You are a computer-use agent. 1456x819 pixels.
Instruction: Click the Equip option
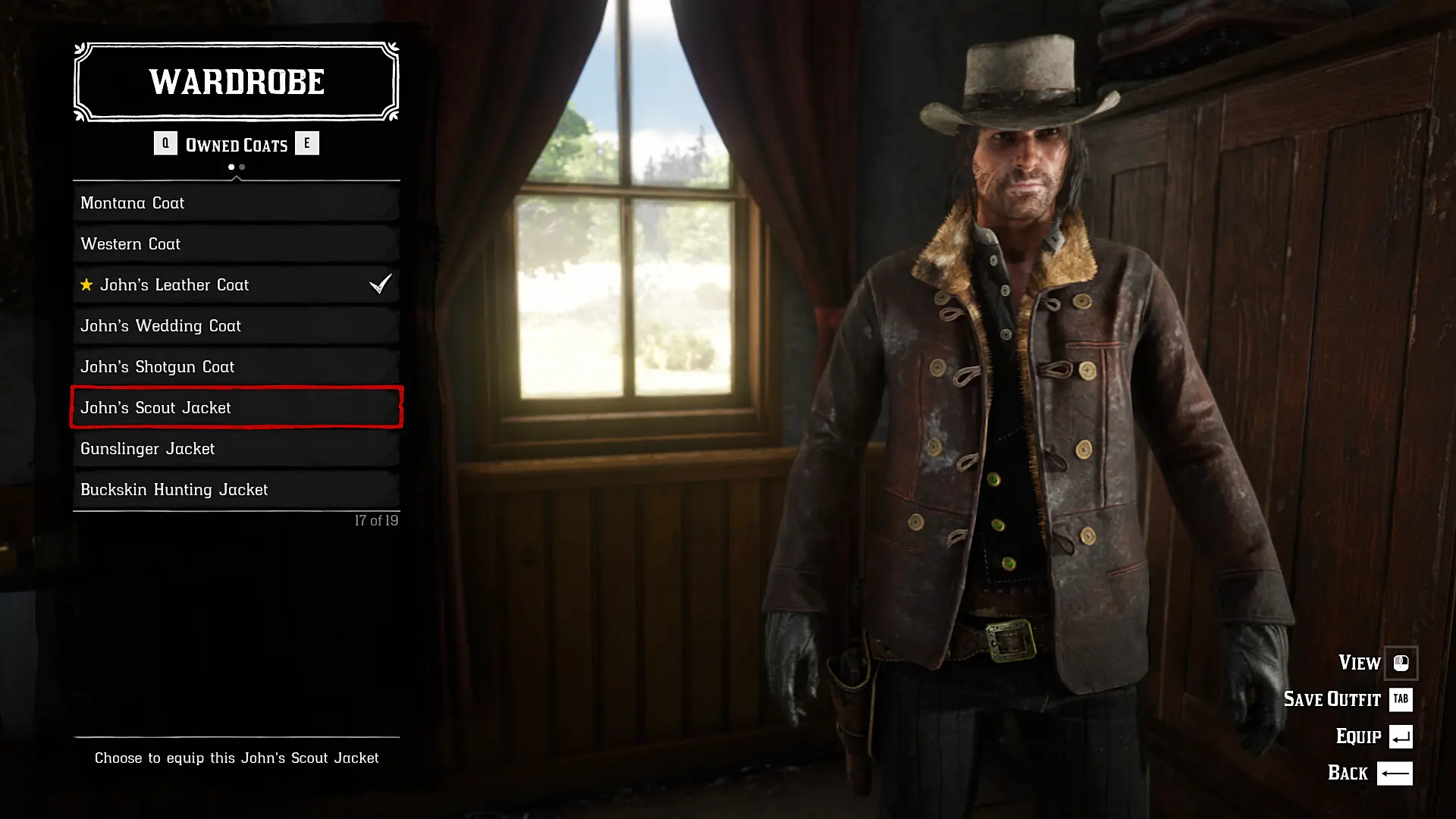click(1373, 736)
